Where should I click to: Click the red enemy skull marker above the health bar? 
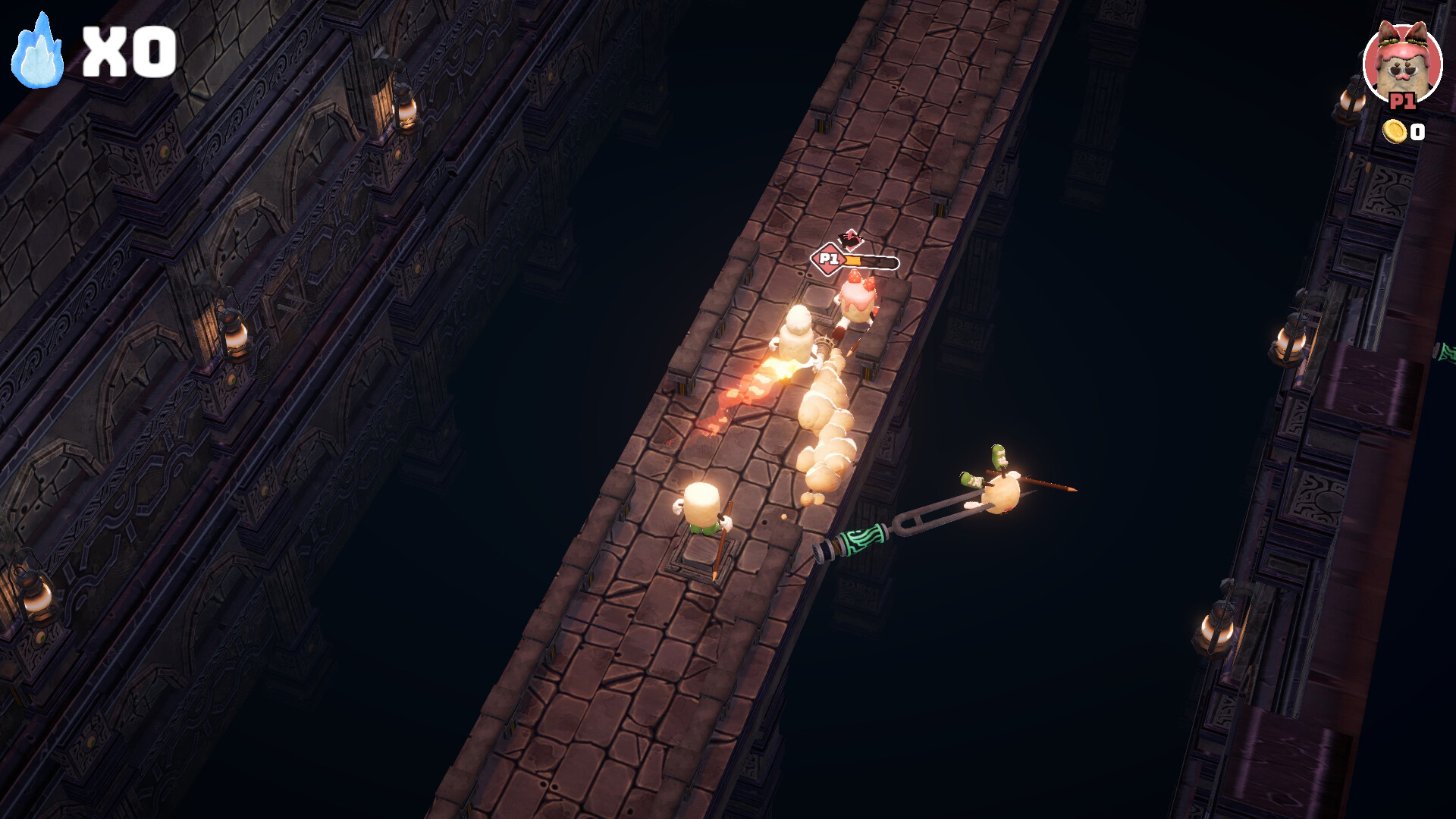point(851,239)
